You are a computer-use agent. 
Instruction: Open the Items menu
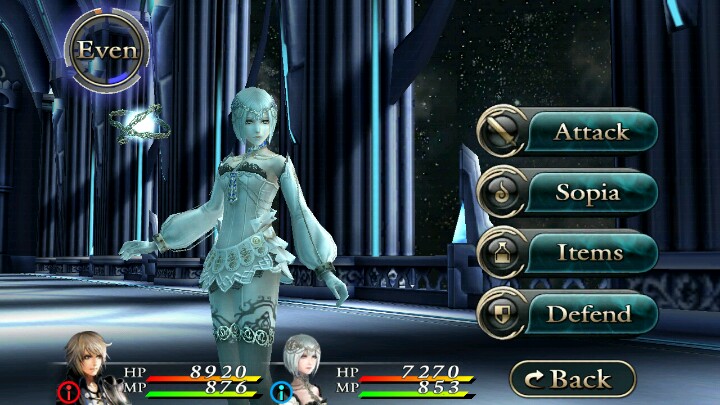567,253
